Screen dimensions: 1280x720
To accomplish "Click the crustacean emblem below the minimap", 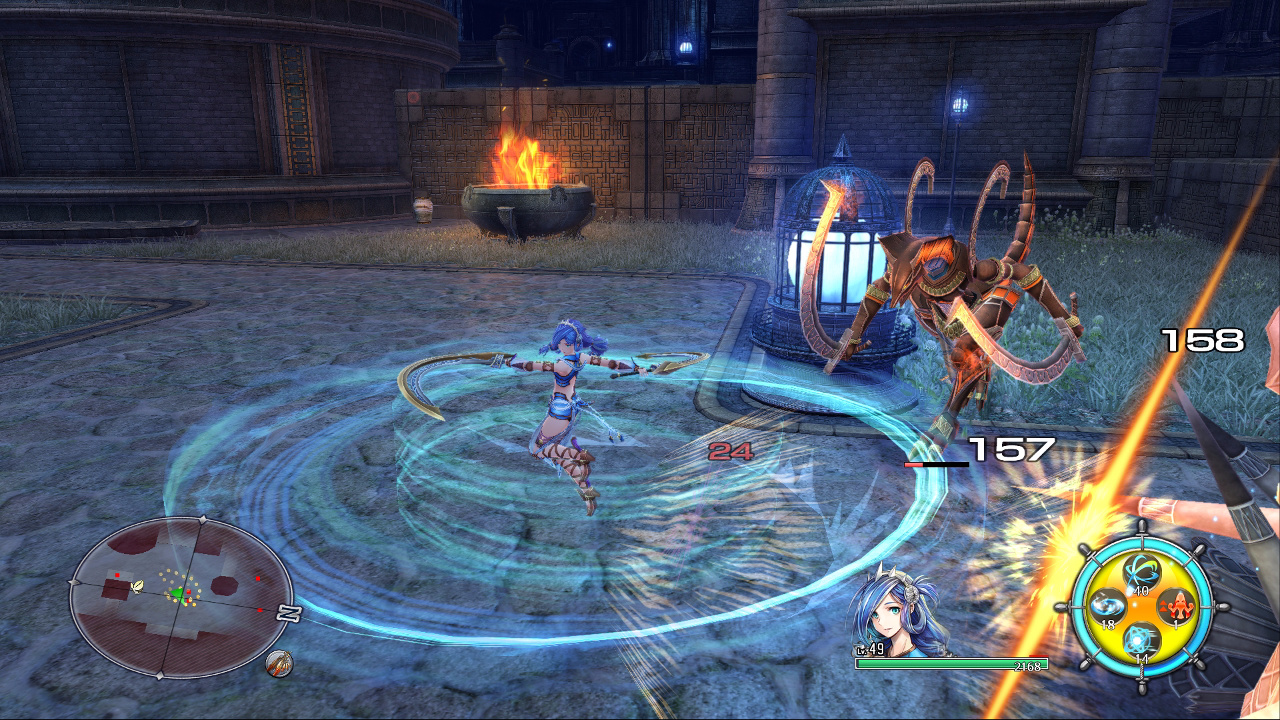I will click(279, 662).
